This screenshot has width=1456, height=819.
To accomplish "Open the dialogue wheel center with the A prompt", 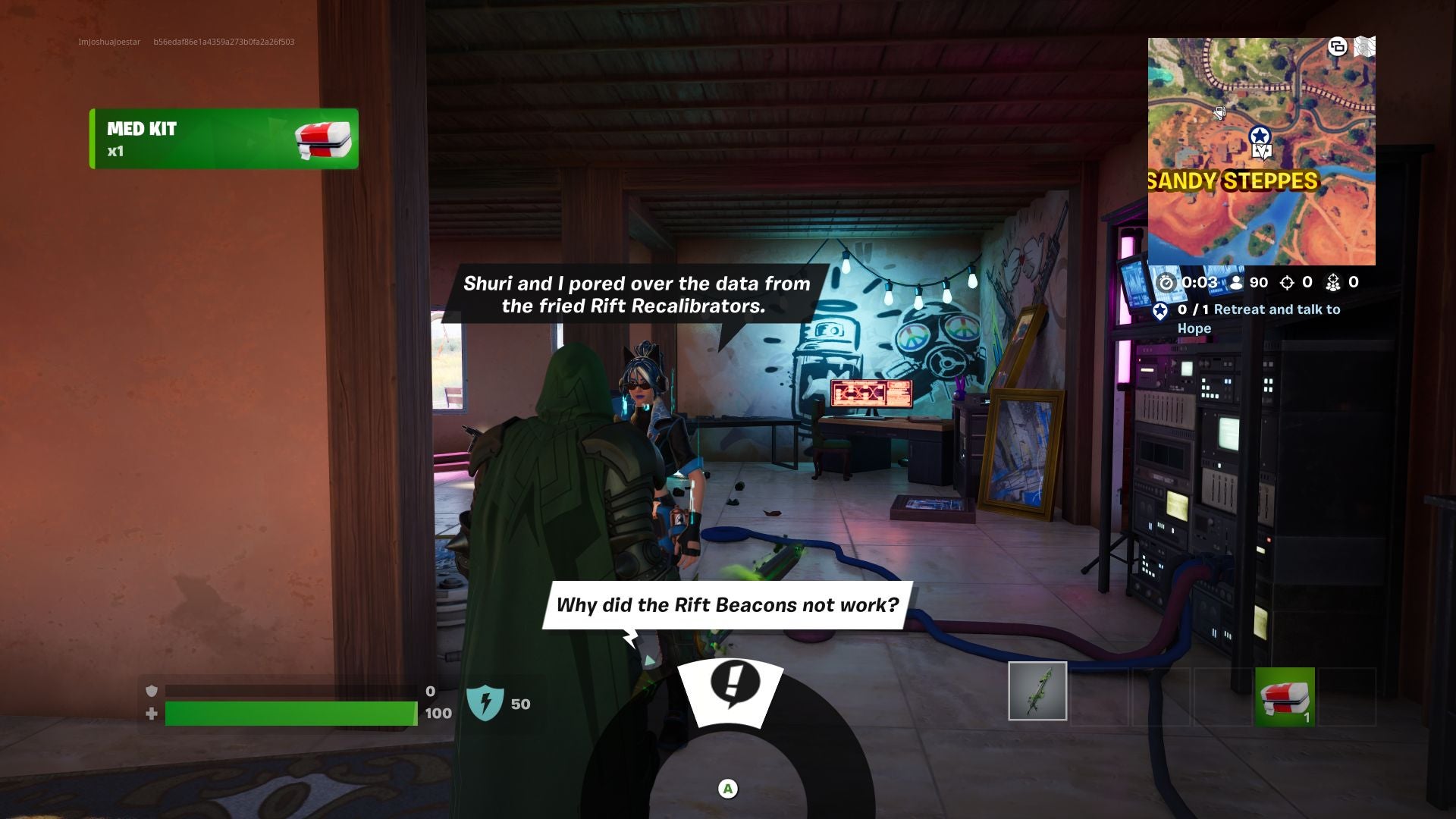I will [728, 788].
